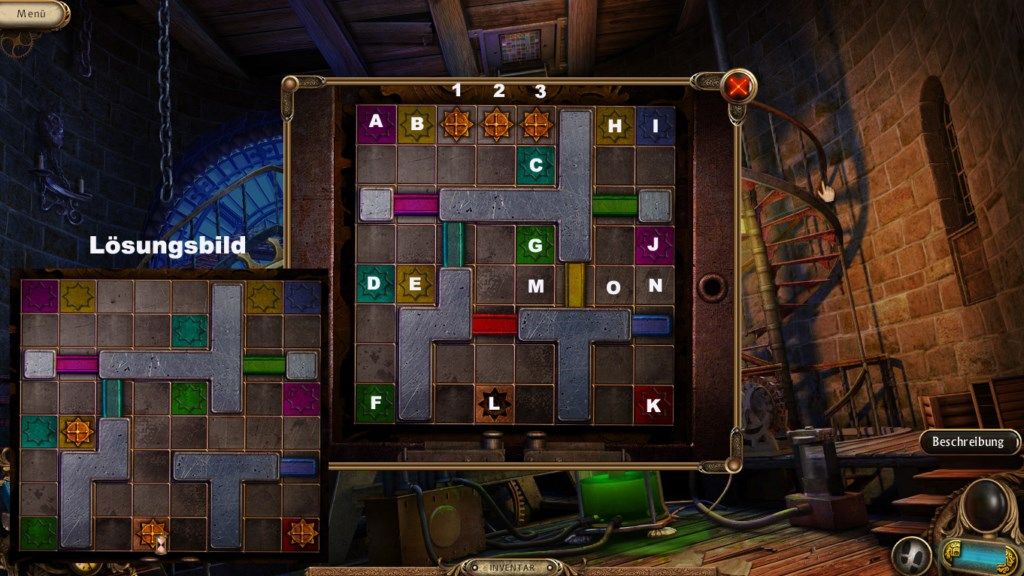Close the puzzle with the red X

click(738, 86)
